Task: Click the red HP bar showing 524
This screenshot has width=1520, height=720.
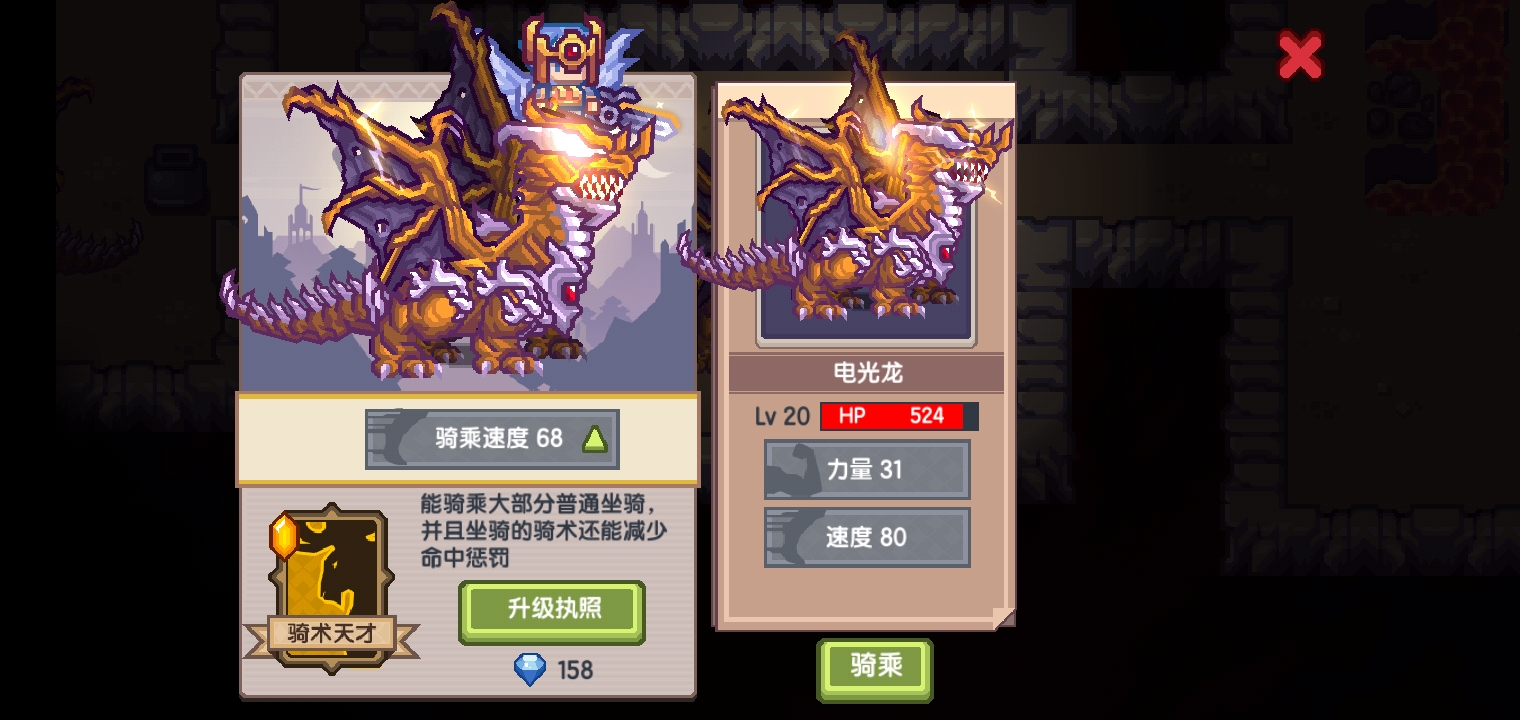Action: tap(898, 417)
